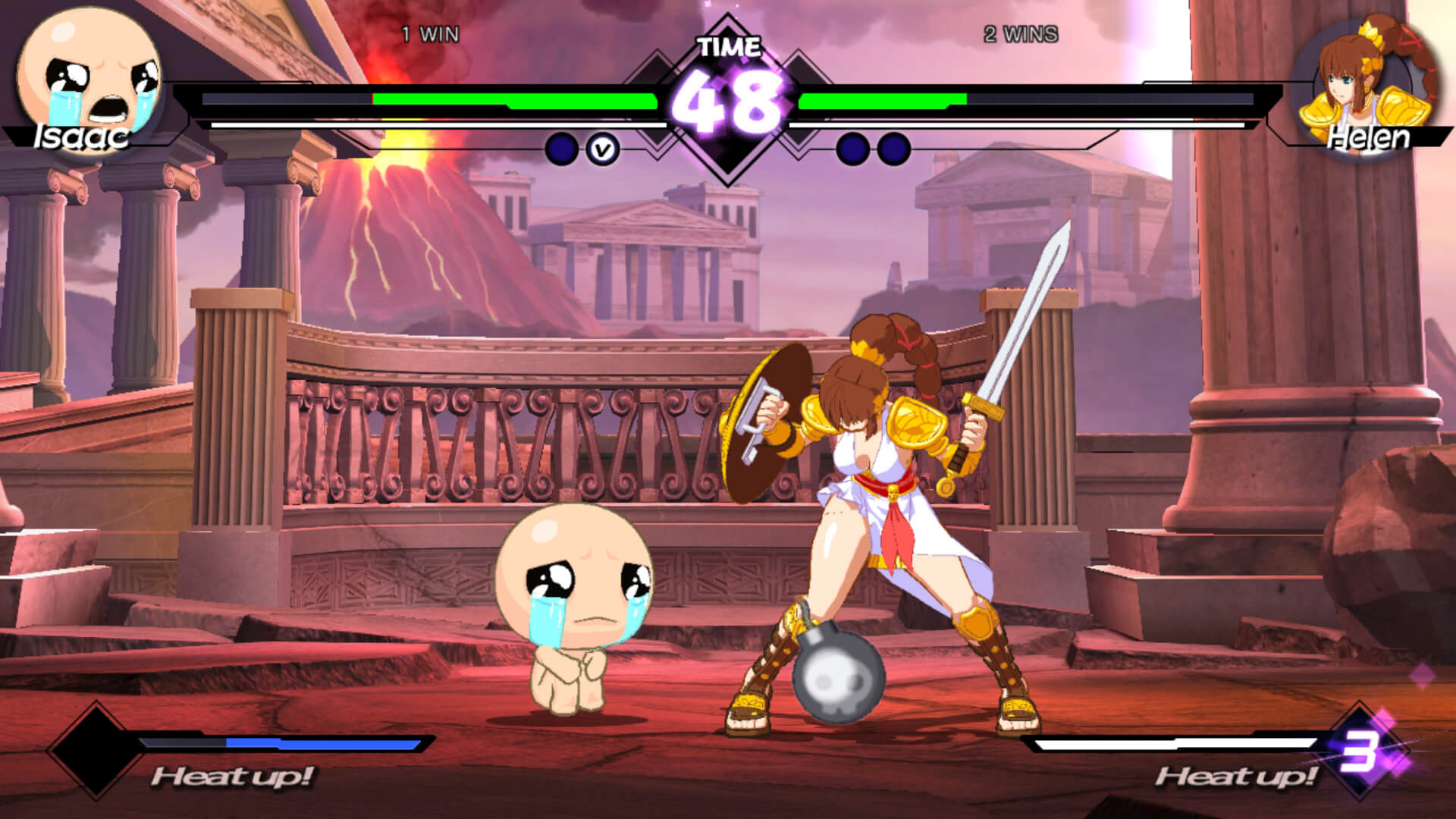Open the 1 WIN score label

[x=428, y=33]
